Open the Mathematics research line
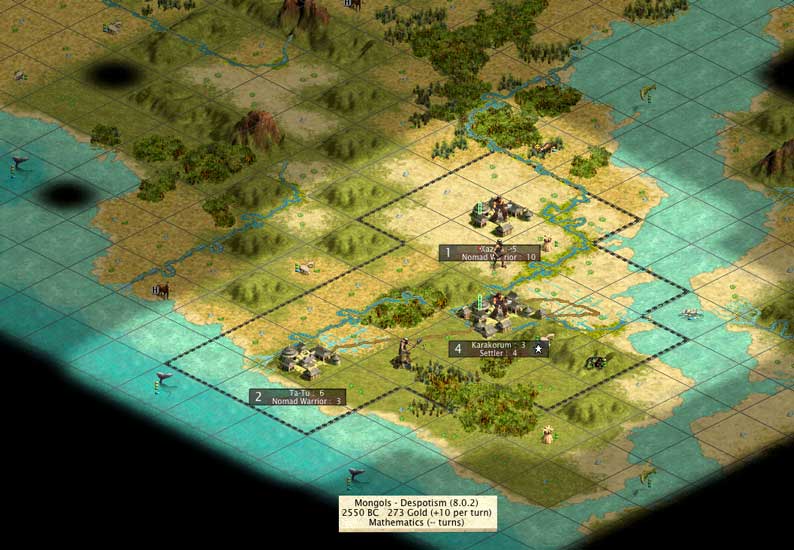The width and height of the screenshot is (794, 550). click(417, 522)
